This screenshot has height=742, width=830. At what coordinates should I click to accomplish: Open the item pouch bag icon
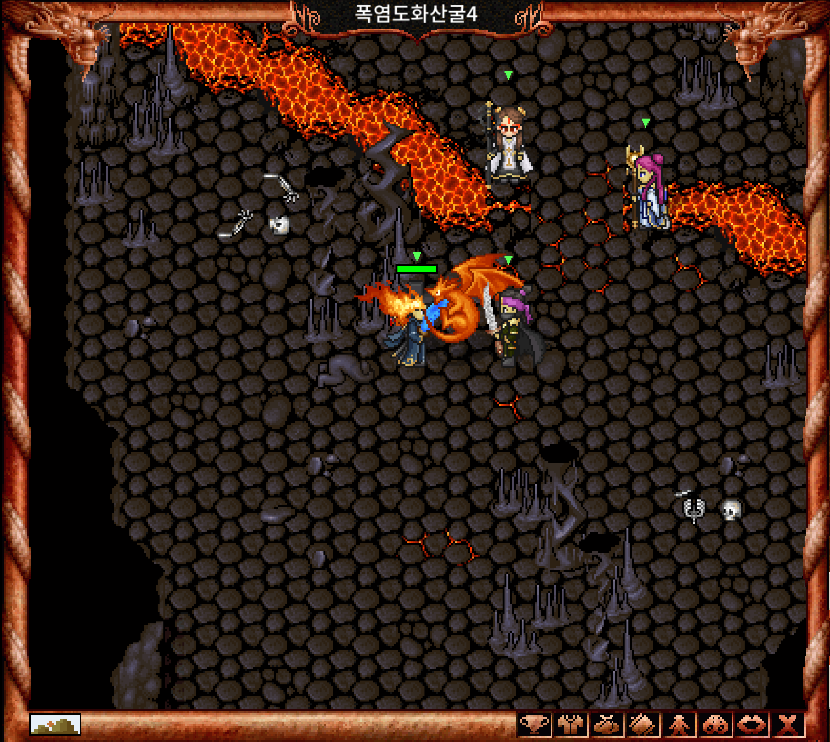607,725
